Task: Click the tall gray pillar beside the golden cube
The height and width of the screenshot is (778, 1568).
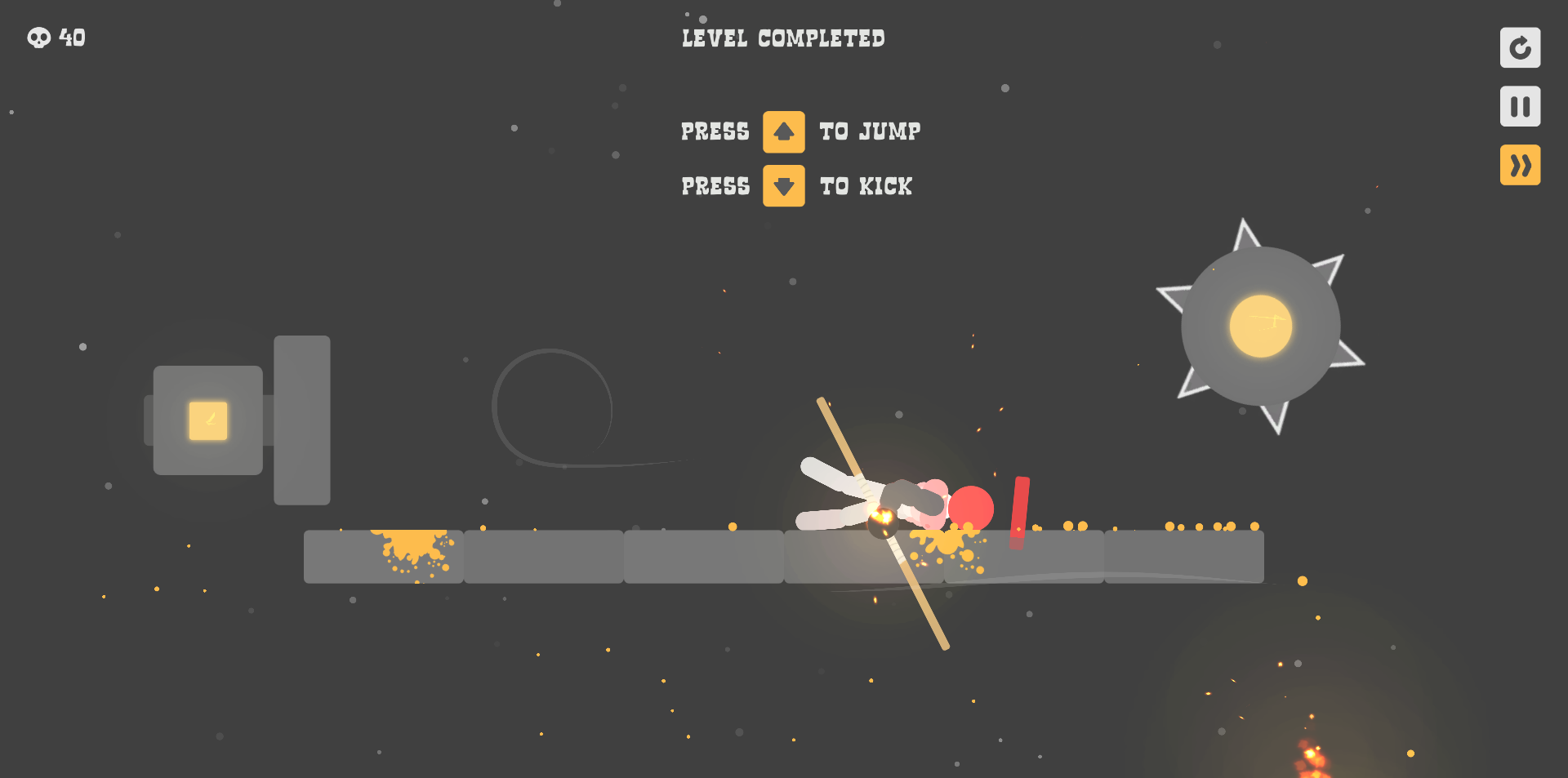Action: tap(302, 419)
